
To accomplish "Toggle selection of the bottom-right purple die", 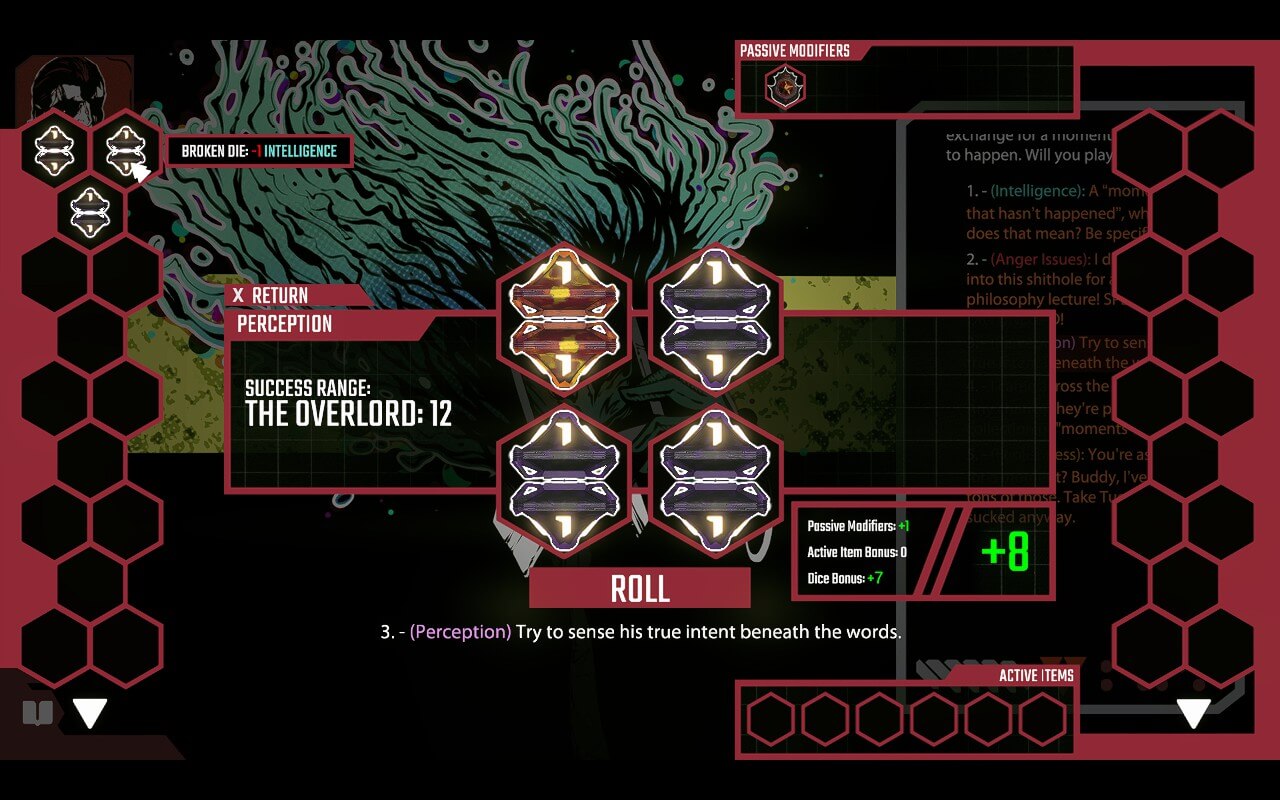I will coord(715,478).
